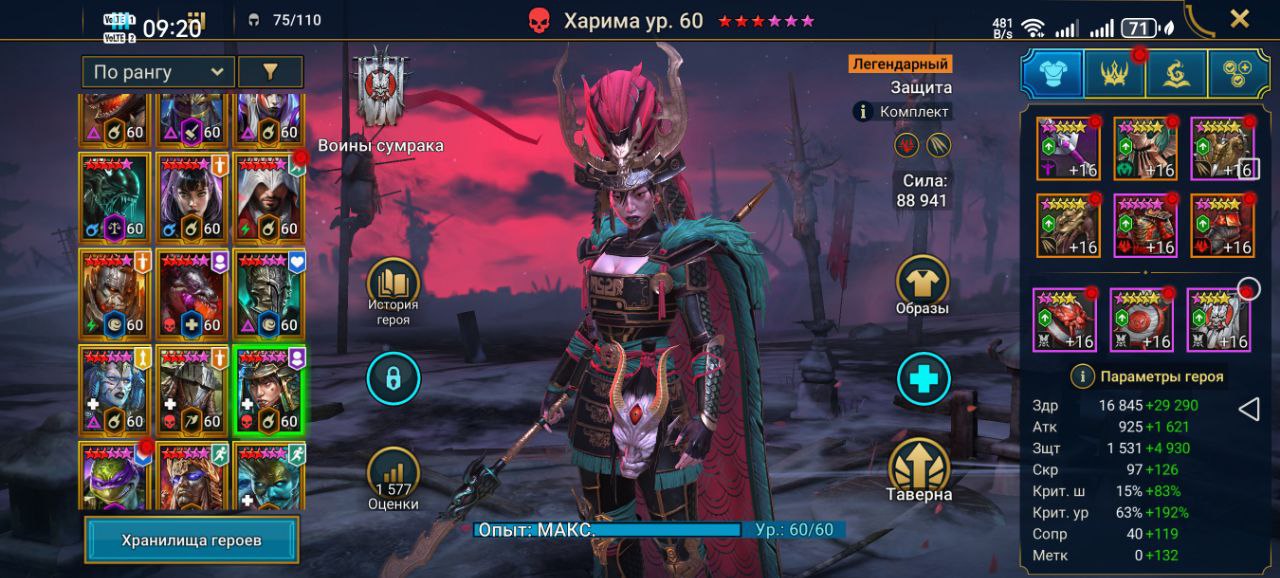Open the 'Оценки' ratings button
The height and width of the screenshot is (578, 1280).
[393, 480]
